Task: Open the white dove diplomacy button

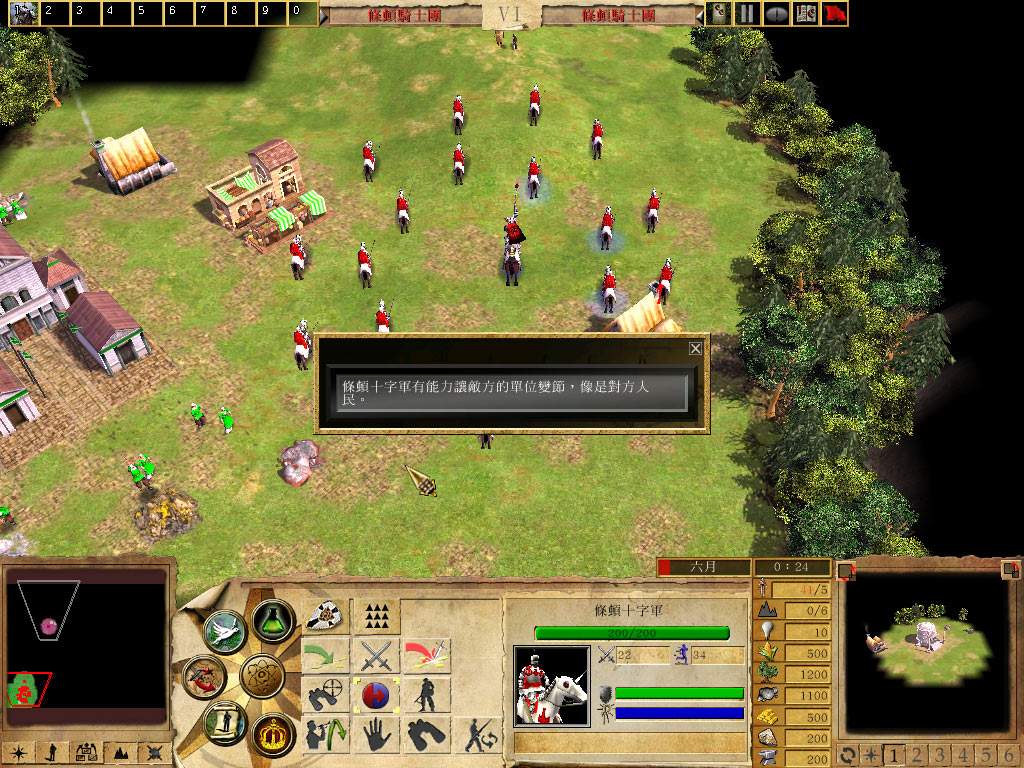Action: point(225,630)
